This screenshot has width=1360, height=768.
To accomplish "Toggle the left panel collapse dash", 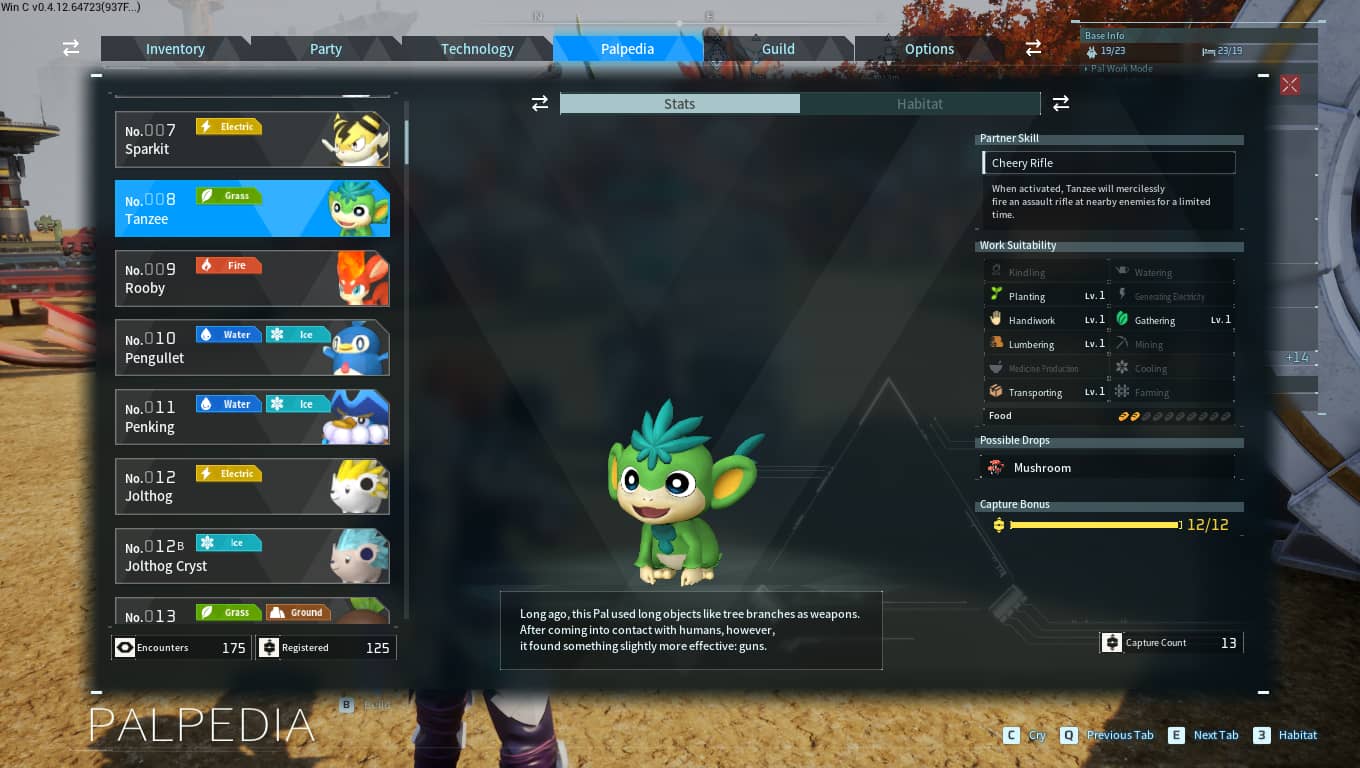I will 97,74.
